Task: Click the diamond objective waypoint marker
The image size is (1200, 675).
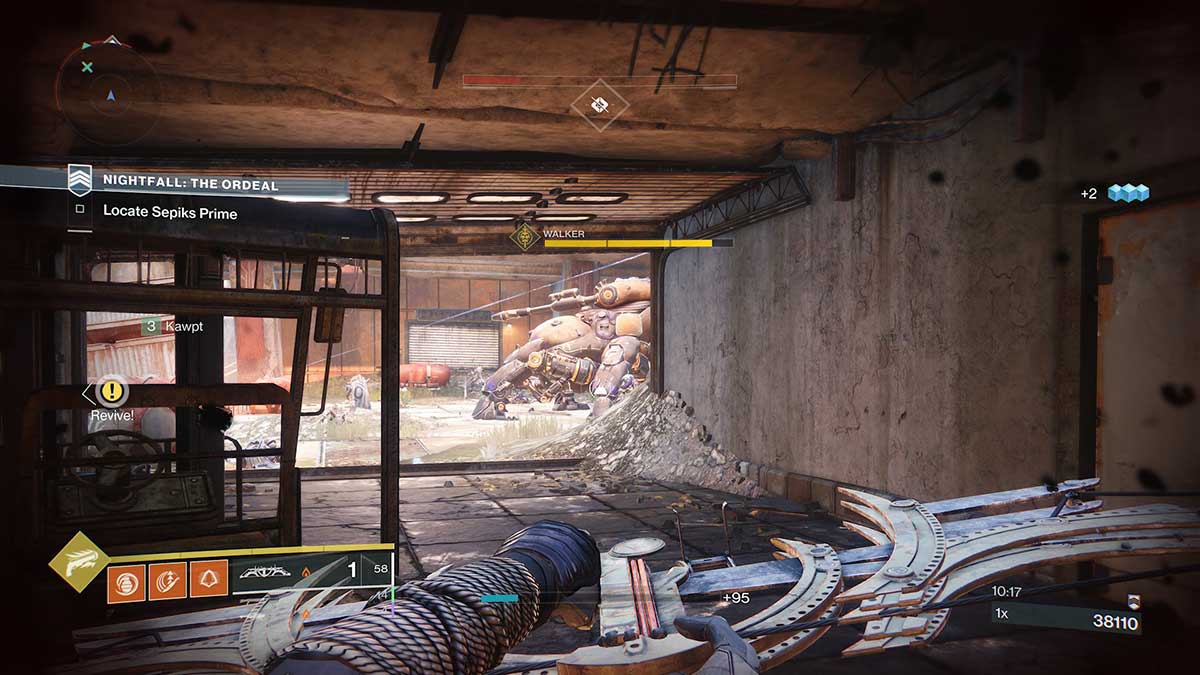Action: coord(600,104)
